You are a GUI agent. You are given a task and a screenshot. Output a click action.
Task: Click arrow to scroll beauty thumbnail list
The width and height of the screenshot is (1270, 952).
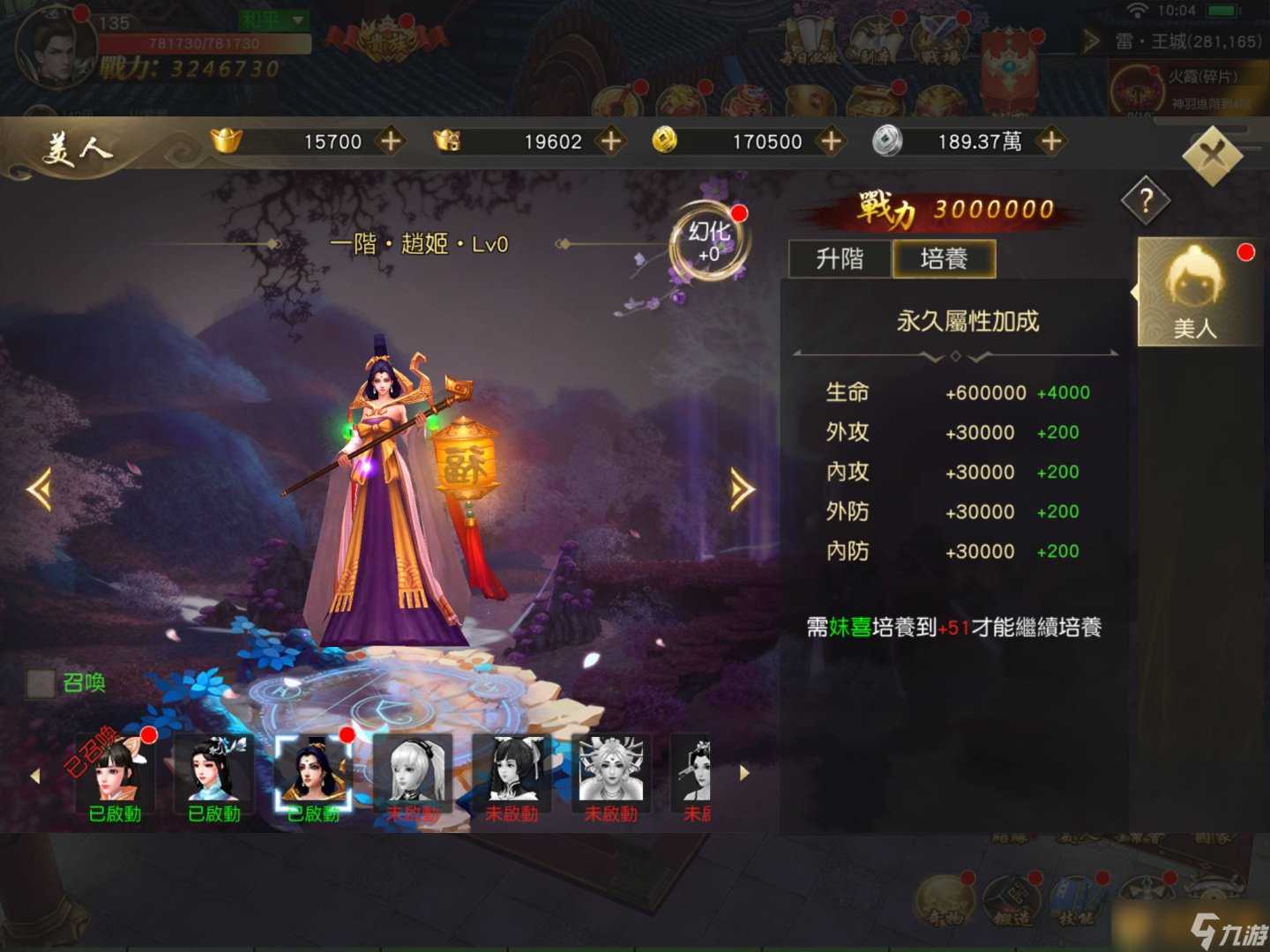(743, 774)
